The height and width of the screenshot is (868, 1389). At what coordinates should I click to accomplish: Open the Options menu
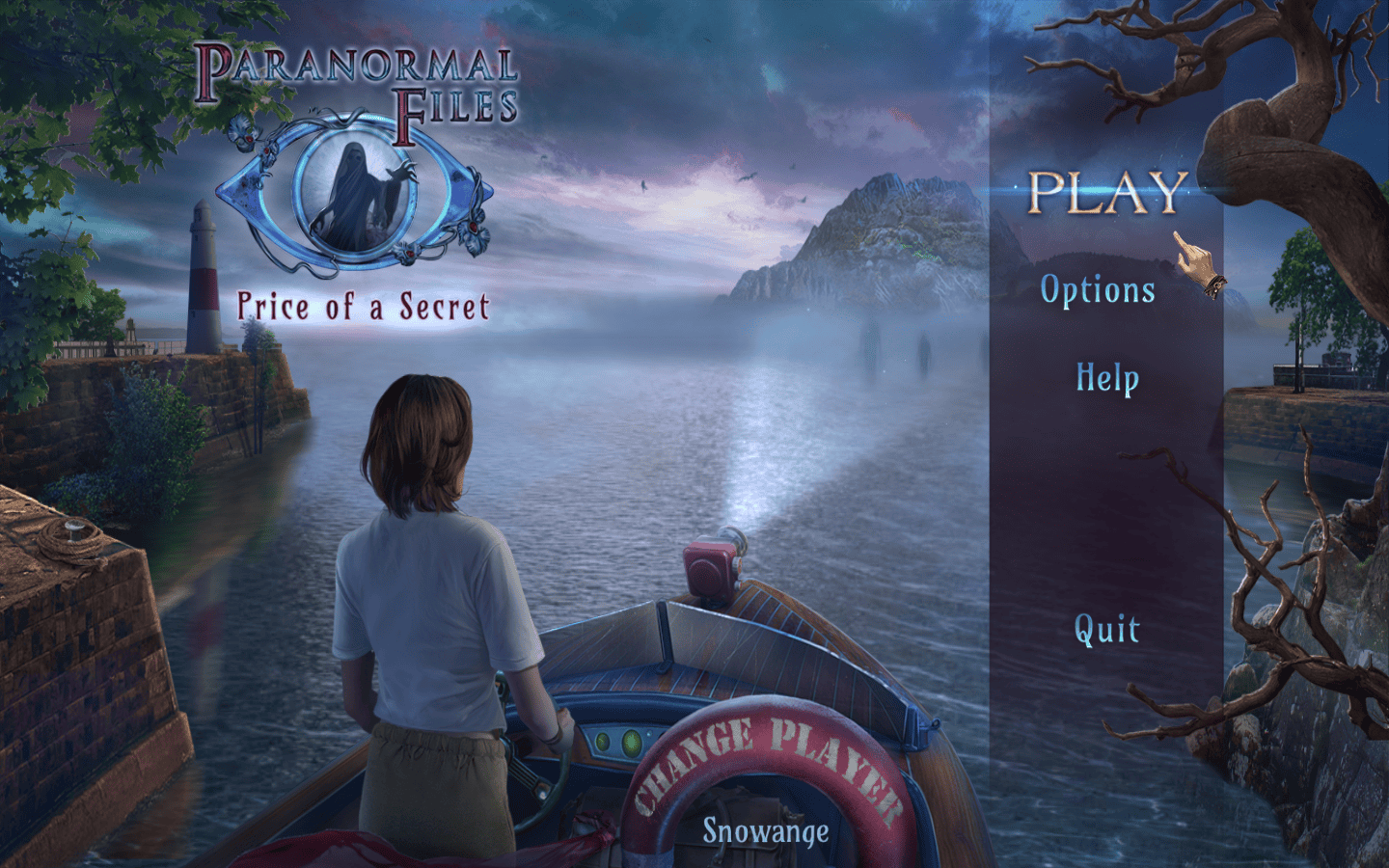1098,290
